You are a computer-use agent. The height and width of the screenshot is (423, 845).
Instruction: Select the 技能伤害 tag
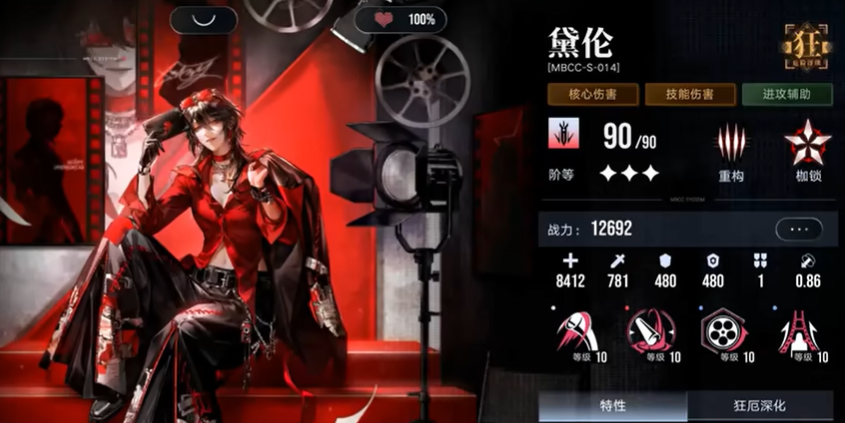689,95
